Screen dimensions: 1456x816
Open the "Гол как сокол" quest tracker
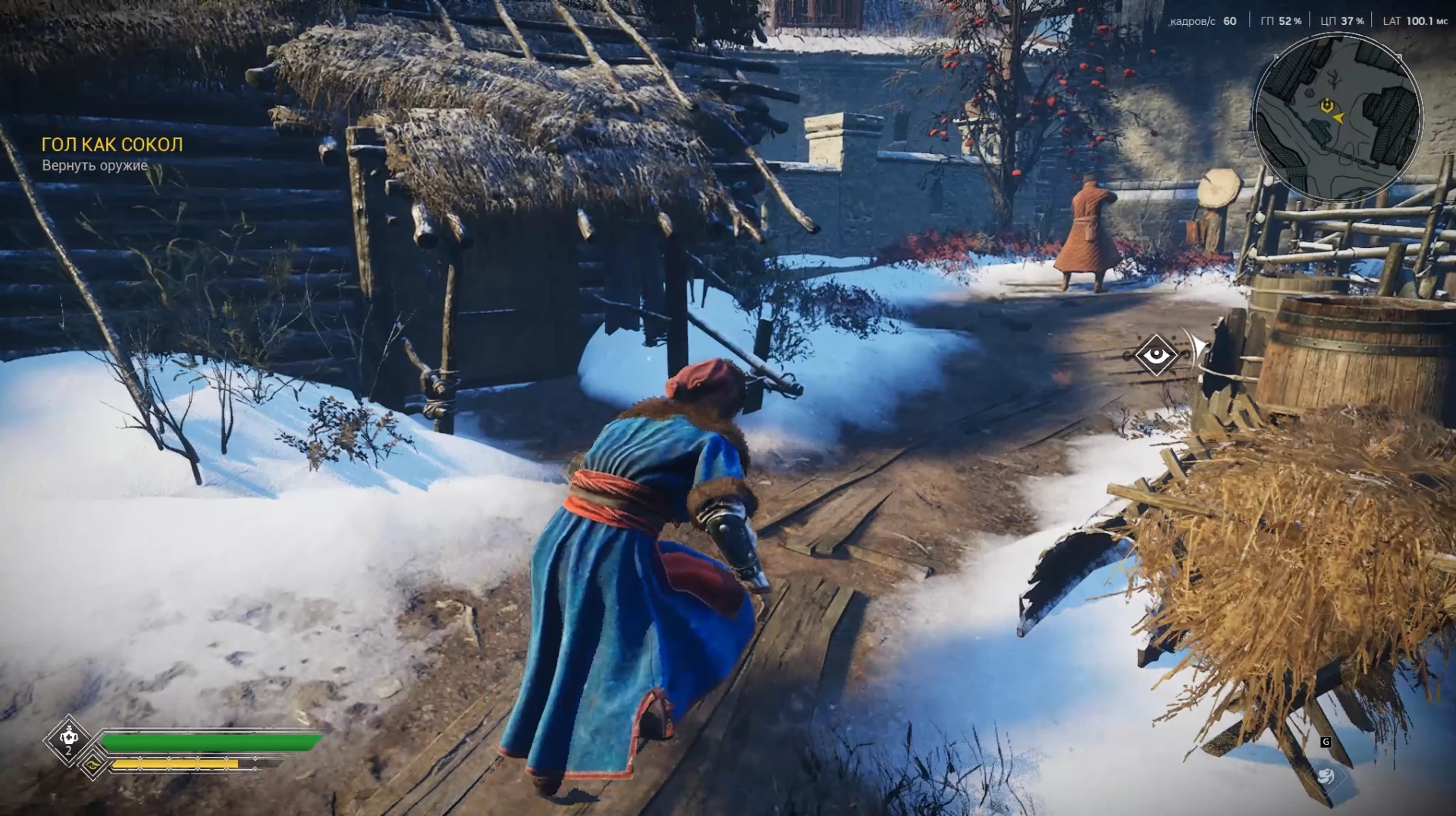point(112,144)
